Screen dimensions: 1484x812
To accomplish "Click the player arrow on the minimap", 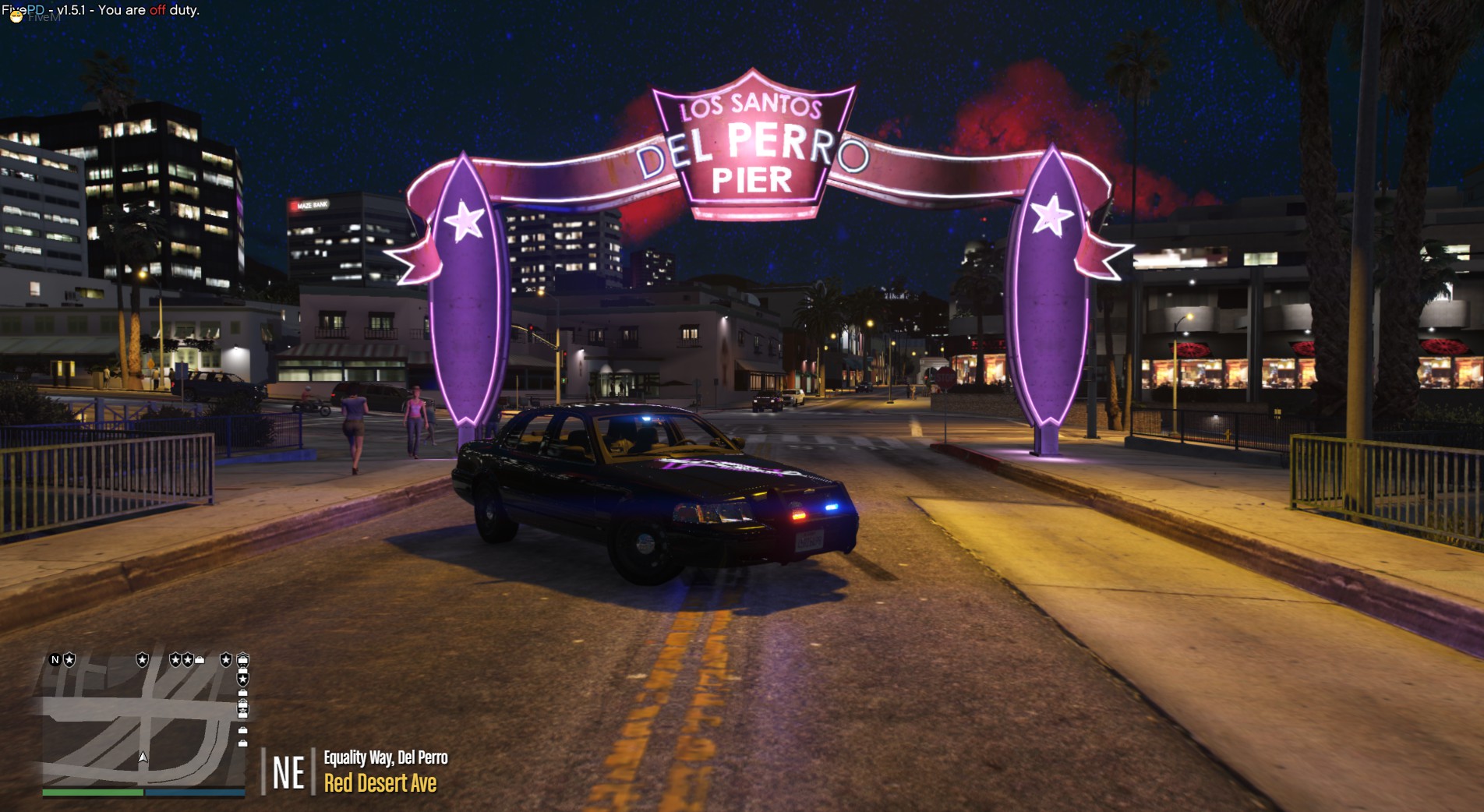I will [143, 757].
